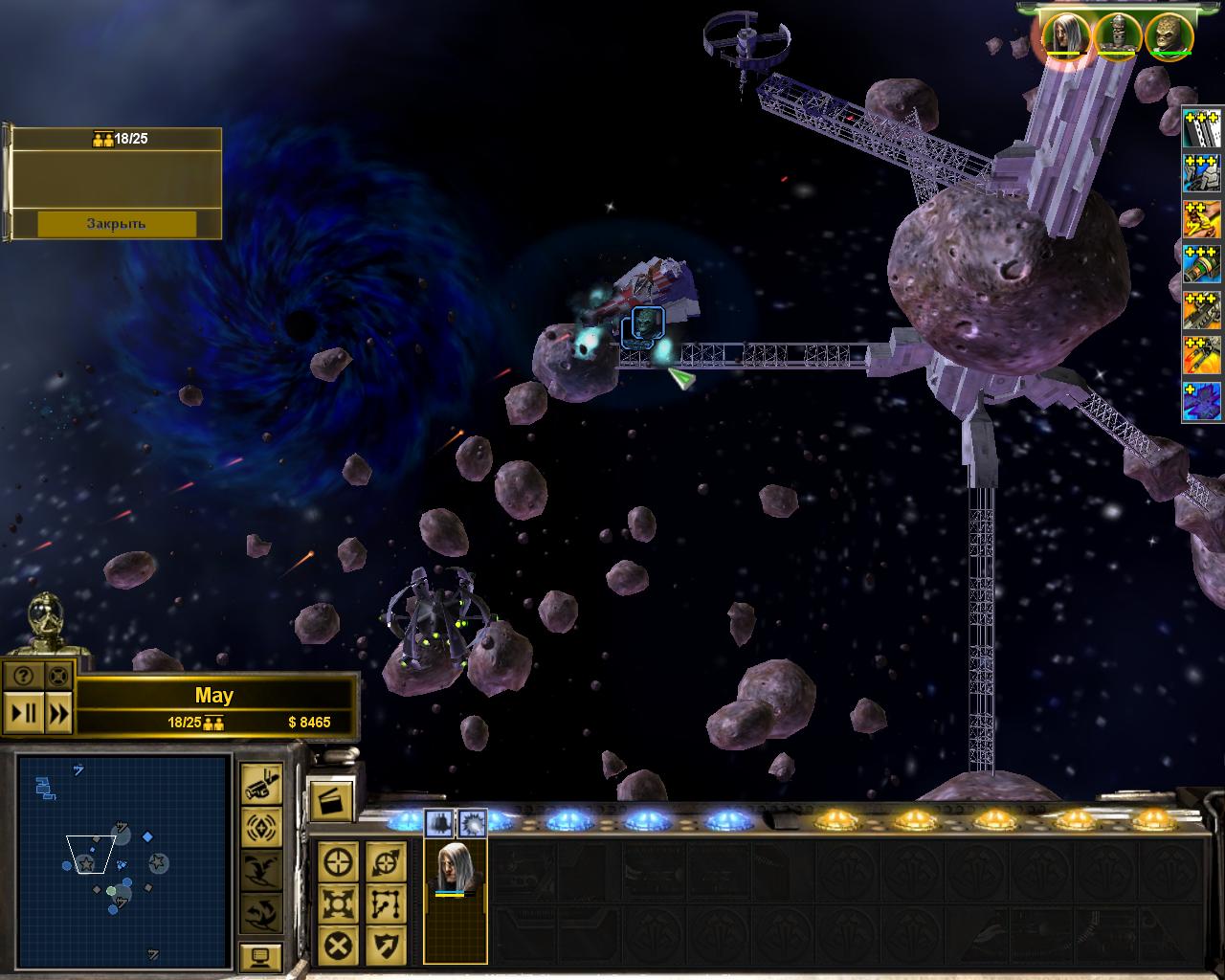Activate the burst ability icon above unit card

coord(471,821)
